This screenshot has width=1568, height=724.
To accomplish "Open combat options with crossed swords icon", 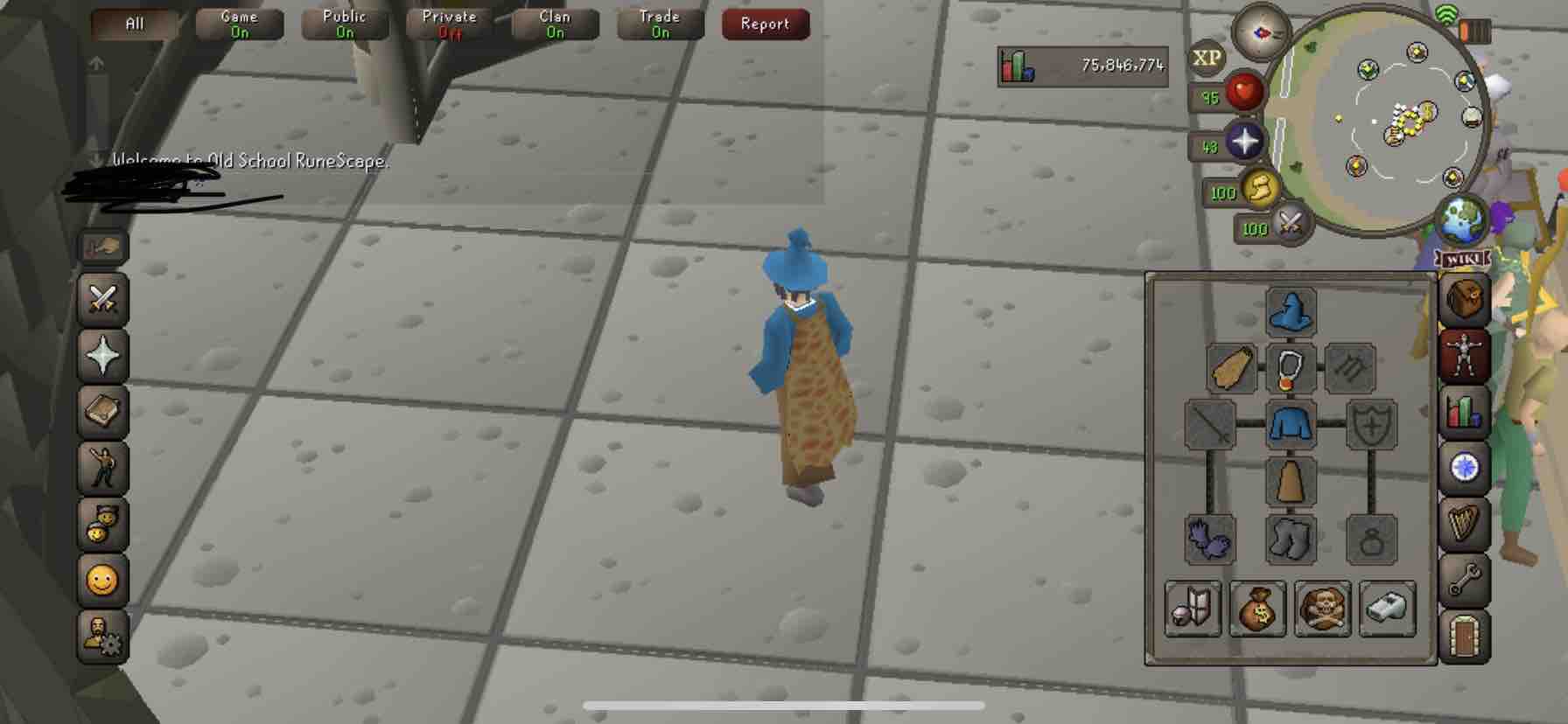I will pyautogui.click(x=102, y=299).
